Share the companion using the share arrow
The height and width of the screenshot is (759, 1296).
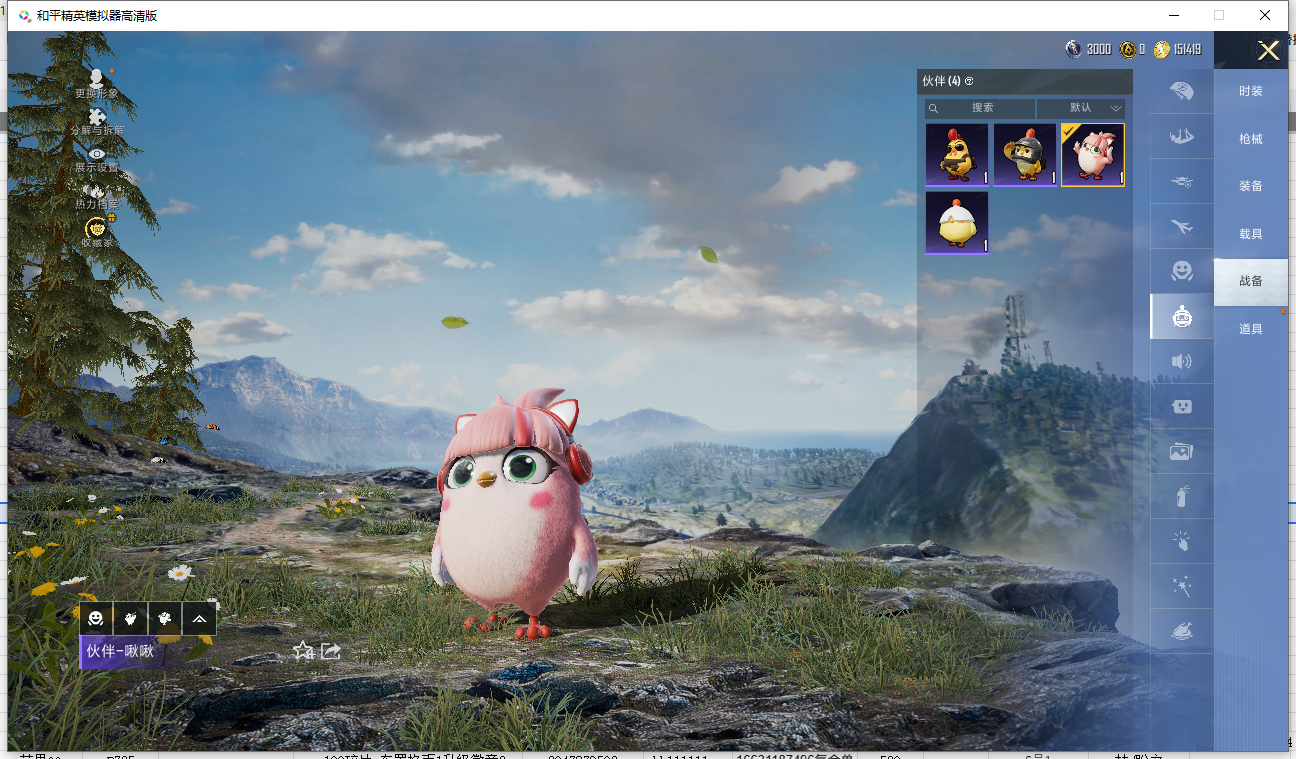tap(331, 651)
